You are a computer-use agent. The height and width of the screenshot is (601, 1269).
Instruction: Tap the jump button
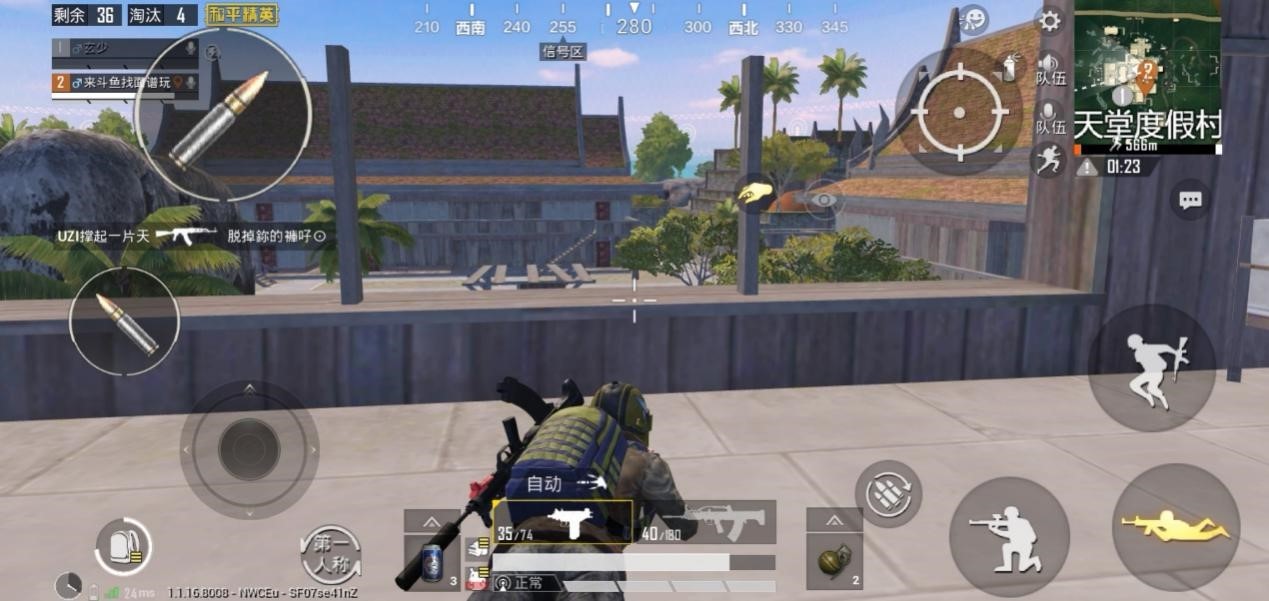point(1151,369)
